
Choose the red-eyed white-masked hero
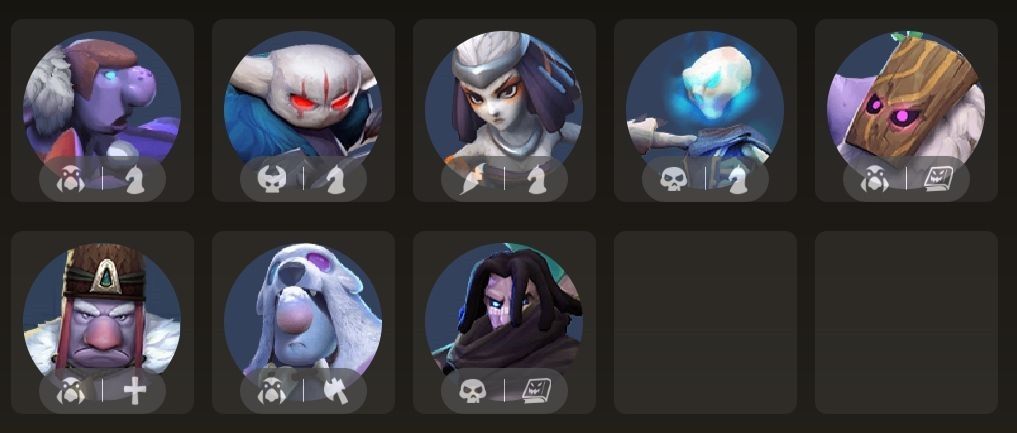[303, 102]
